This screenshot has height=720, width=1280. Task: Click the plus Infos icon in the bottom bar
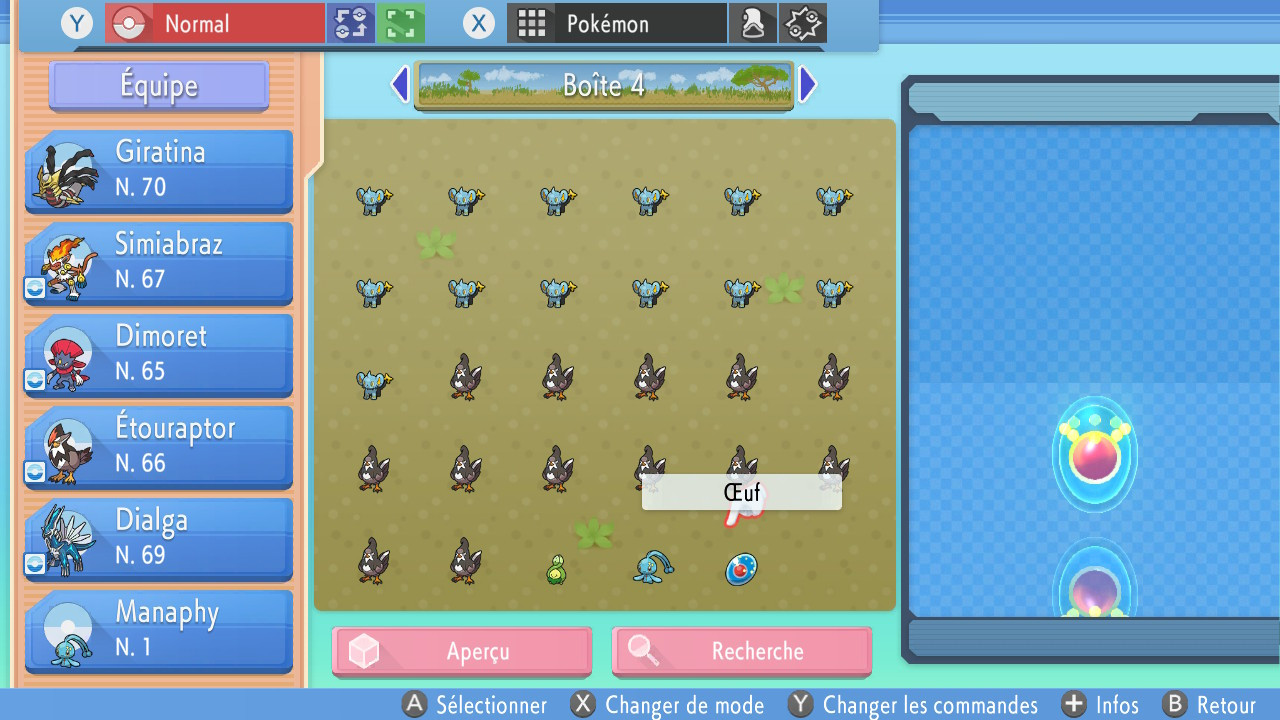click(1075, 705)
